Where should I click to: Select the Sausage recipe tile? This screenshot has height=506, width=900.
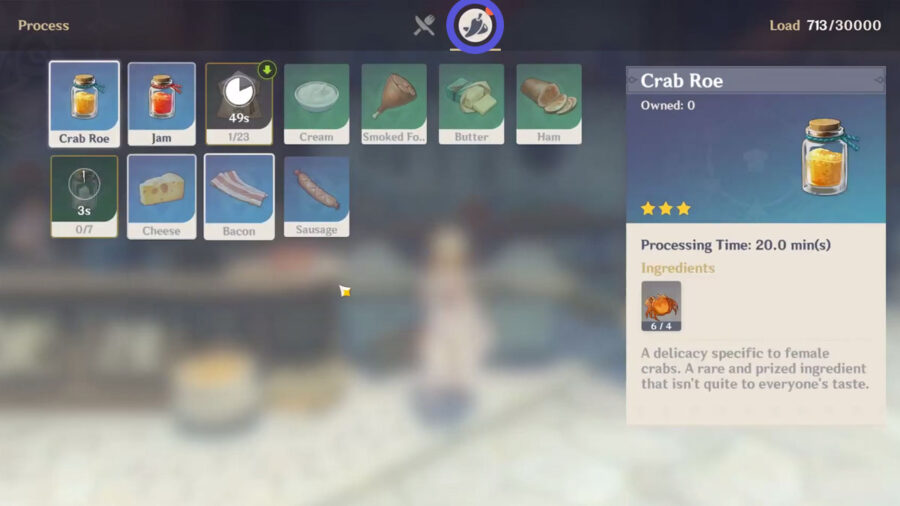point(317,196)
